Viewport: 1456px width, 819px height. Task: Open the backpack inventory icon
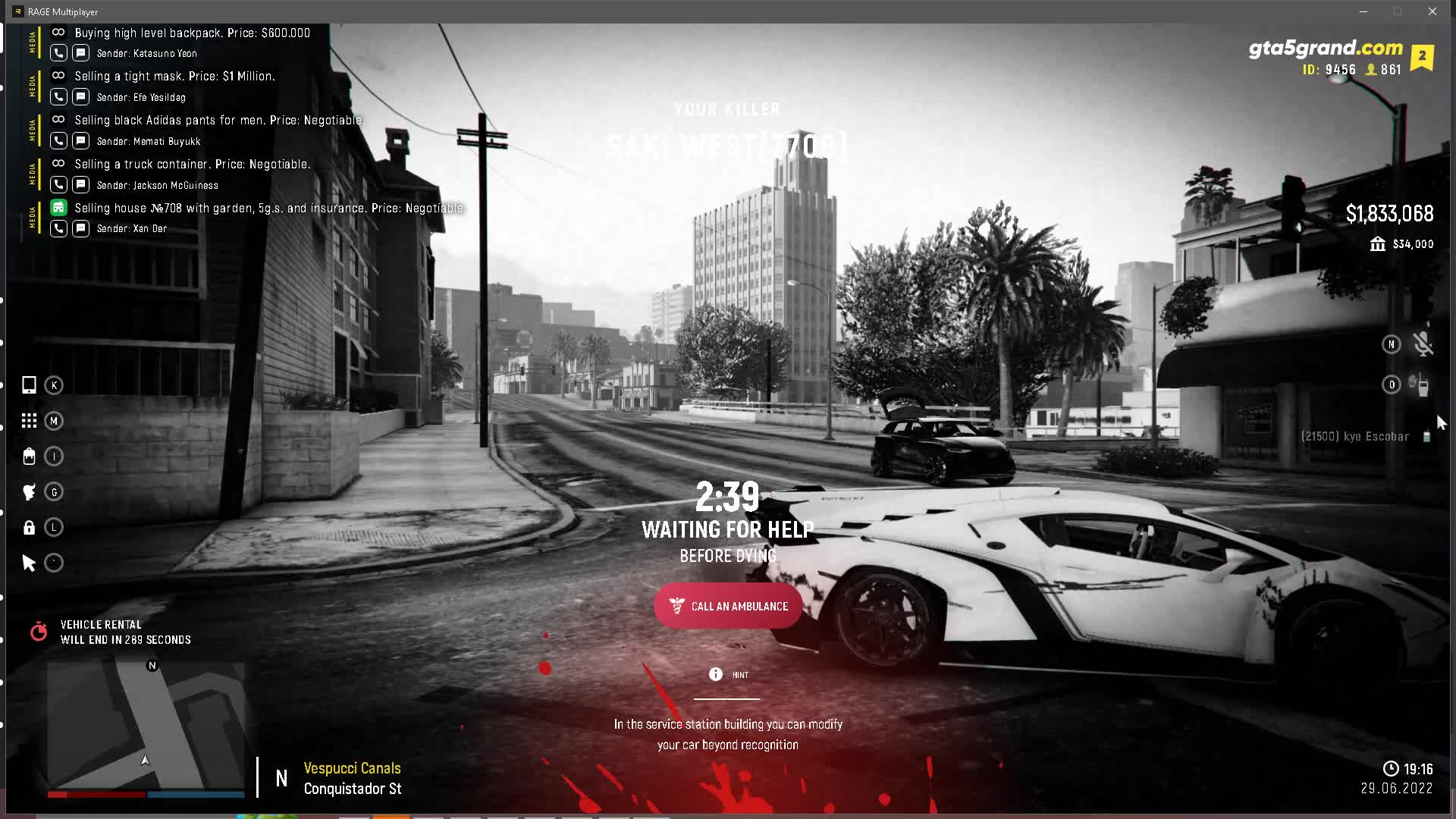[29, 457]
